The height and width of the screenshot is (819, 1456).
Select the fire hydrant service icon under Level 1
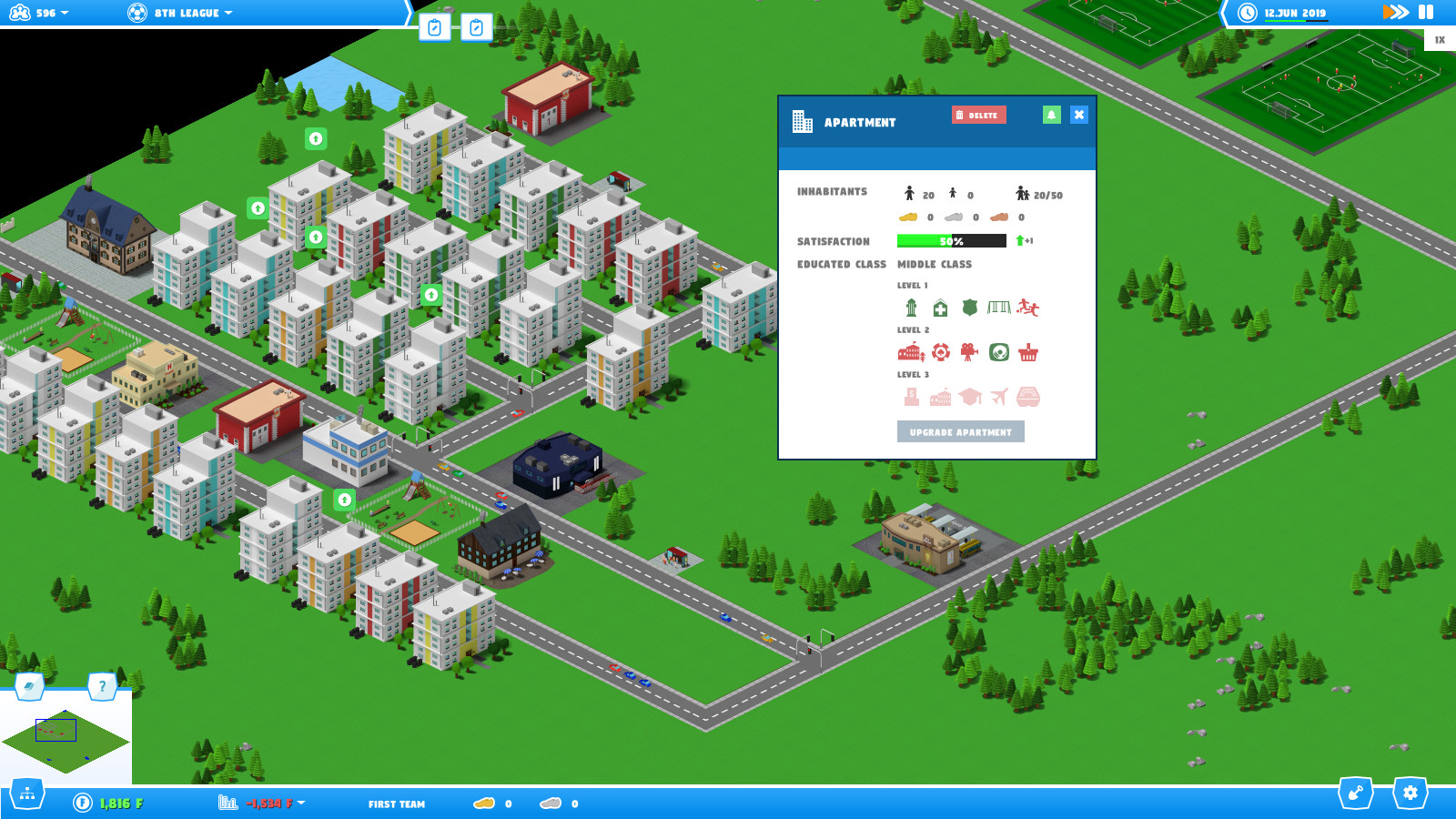coord(912,308)
